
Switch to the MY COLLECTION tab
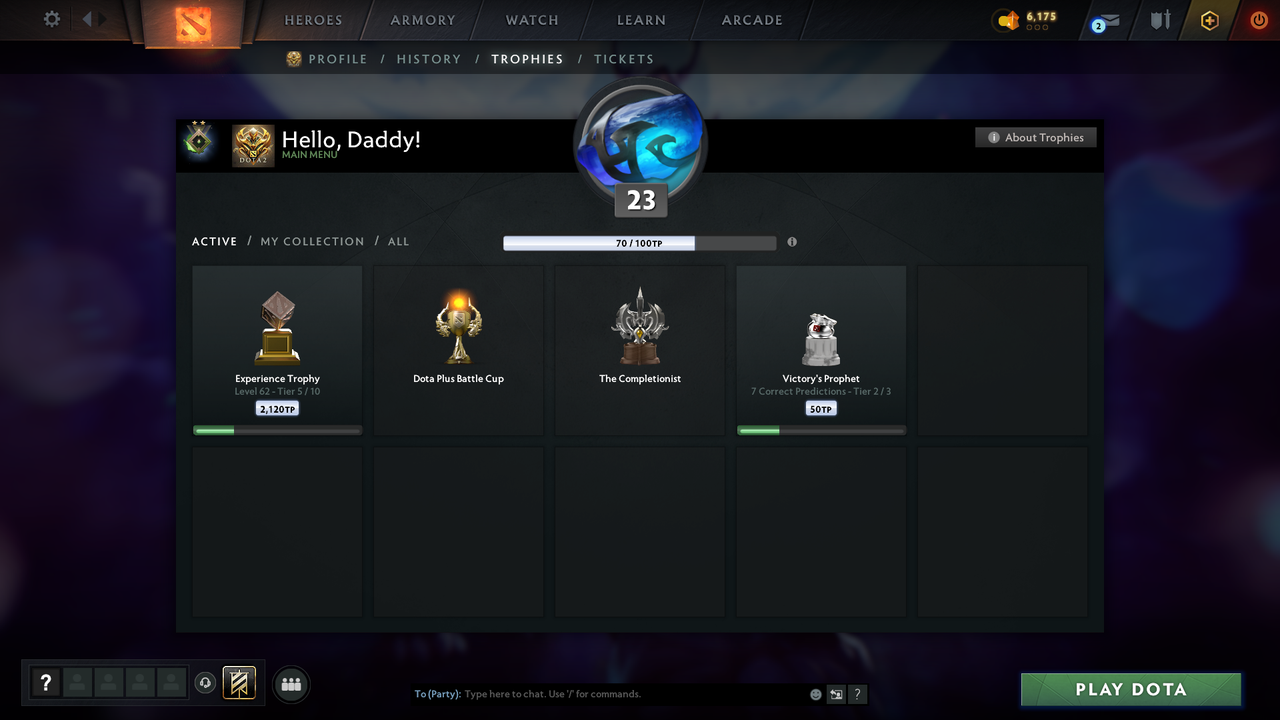point(312,241)
